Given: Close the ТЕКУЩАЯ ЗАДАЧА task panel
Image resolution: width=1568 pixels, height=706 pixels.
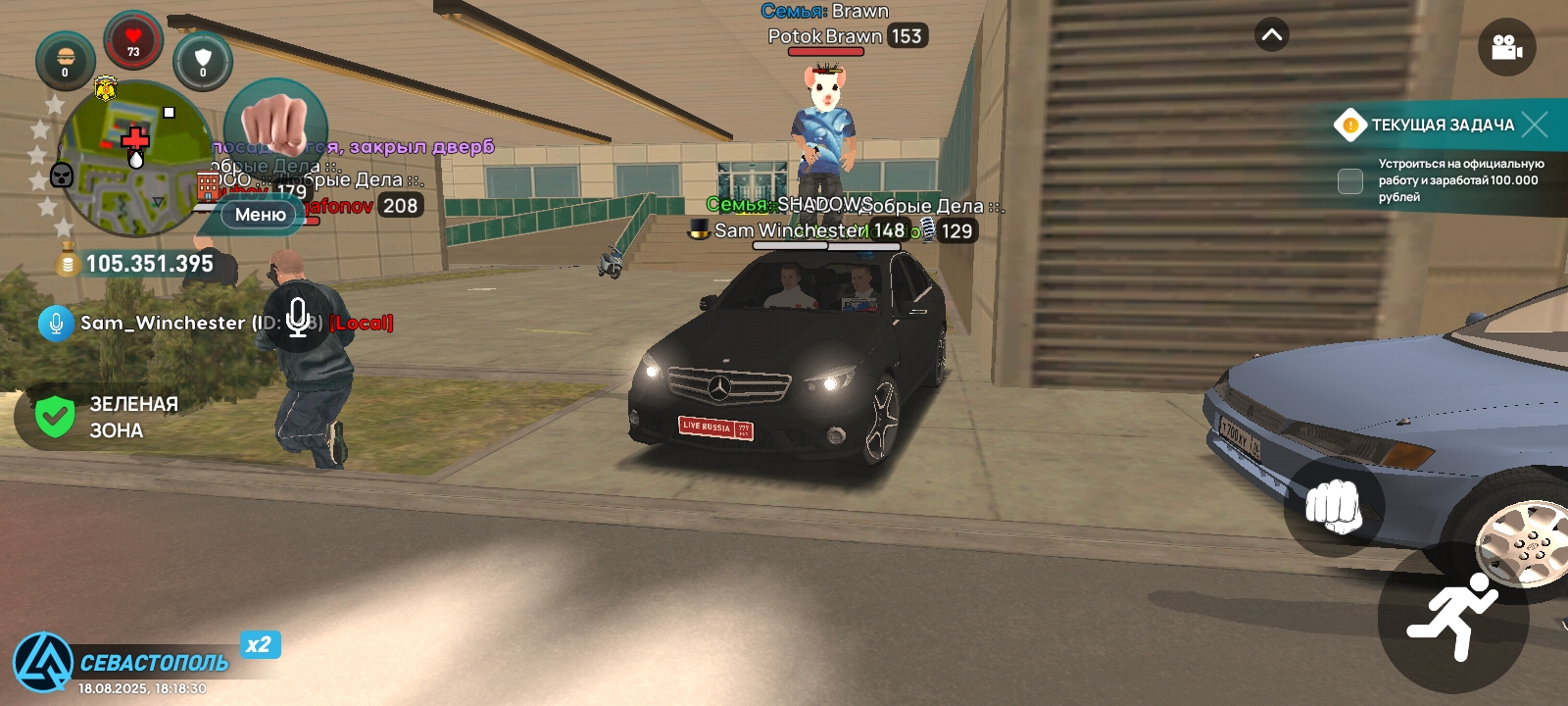Looking at the screenshot, I should 1536,125.
